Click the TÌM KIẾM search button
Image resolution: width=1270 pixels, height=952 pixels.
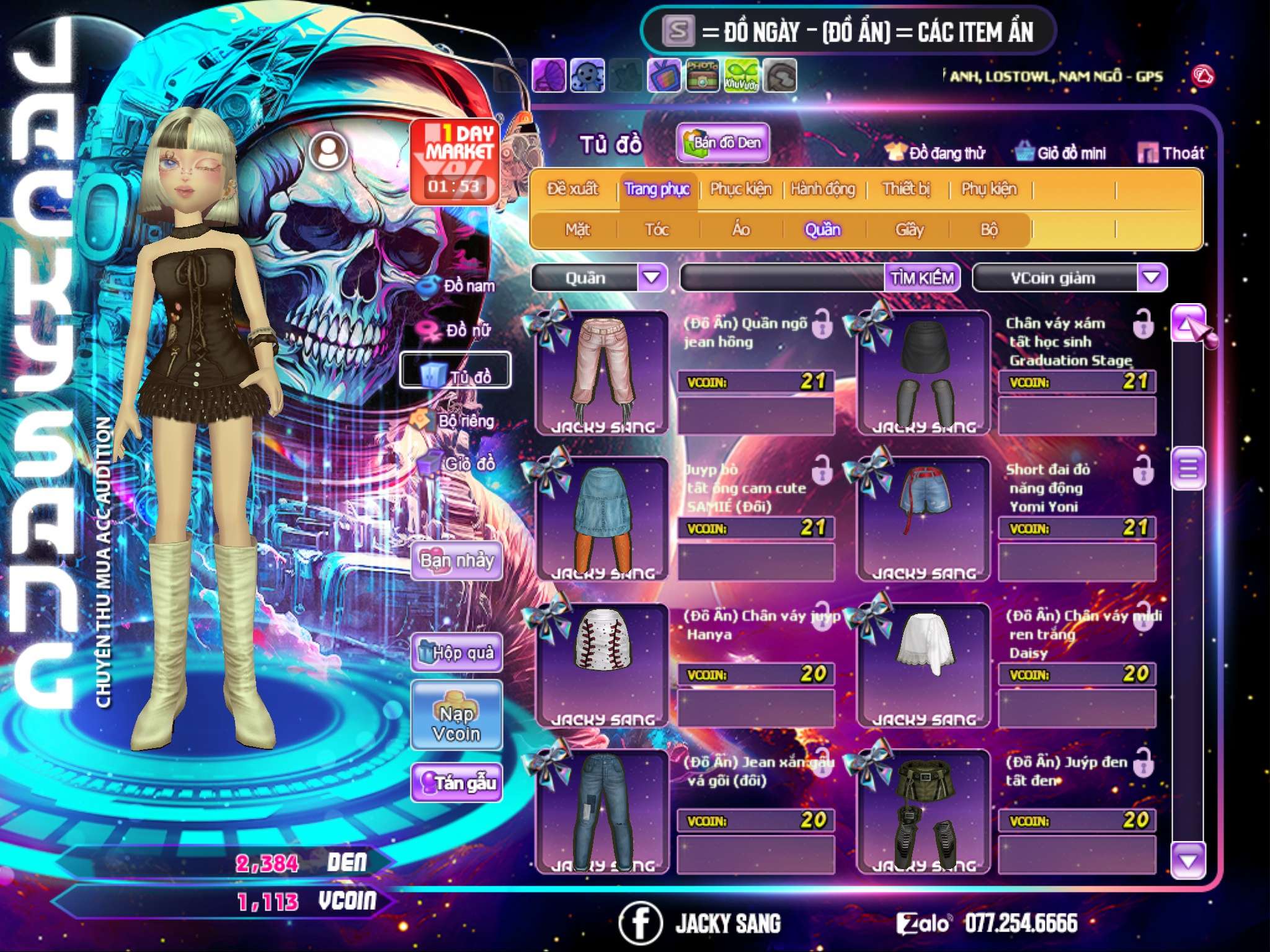(922, 278)
